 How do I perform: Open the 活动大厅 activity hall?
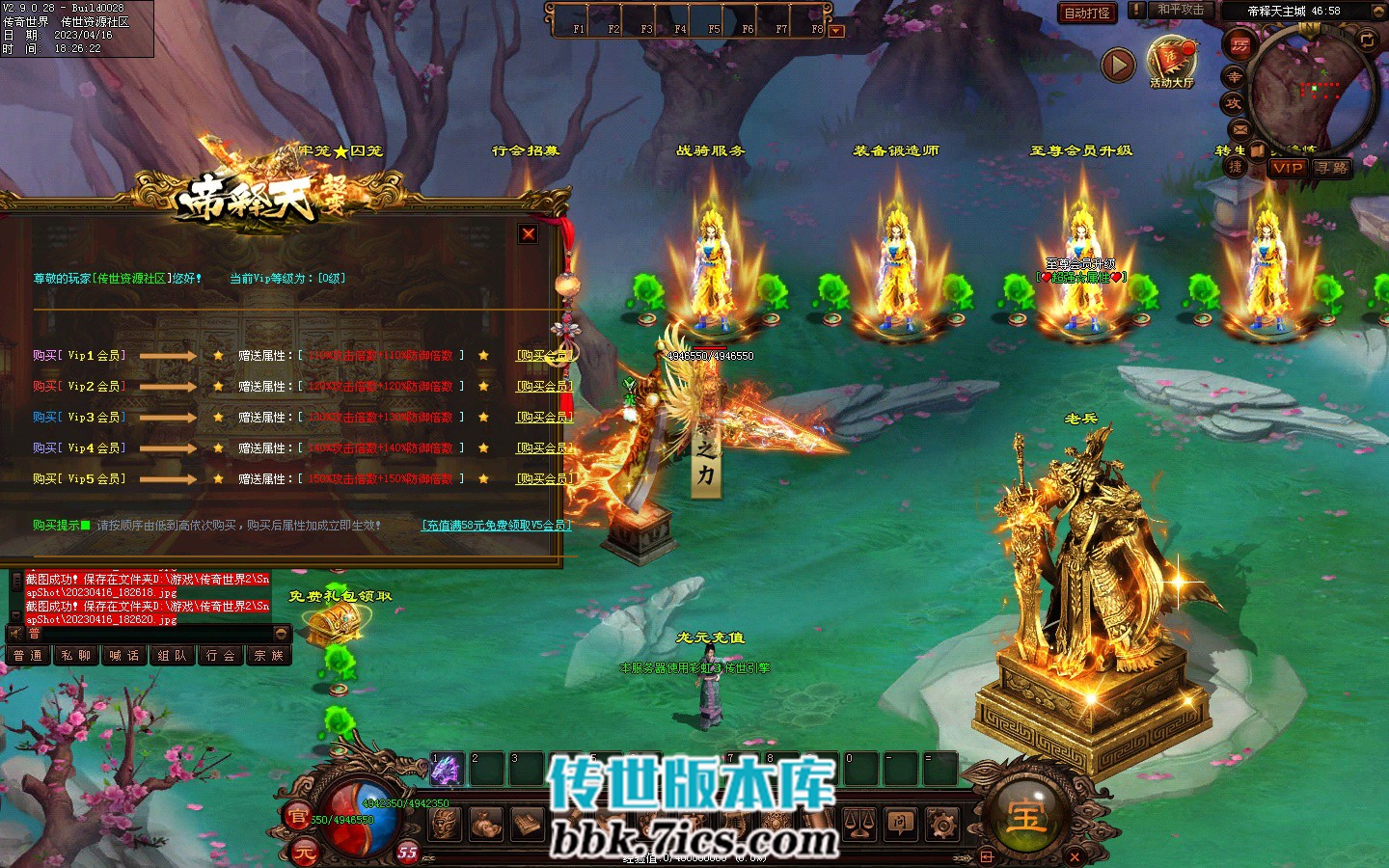click(1171, 62)
